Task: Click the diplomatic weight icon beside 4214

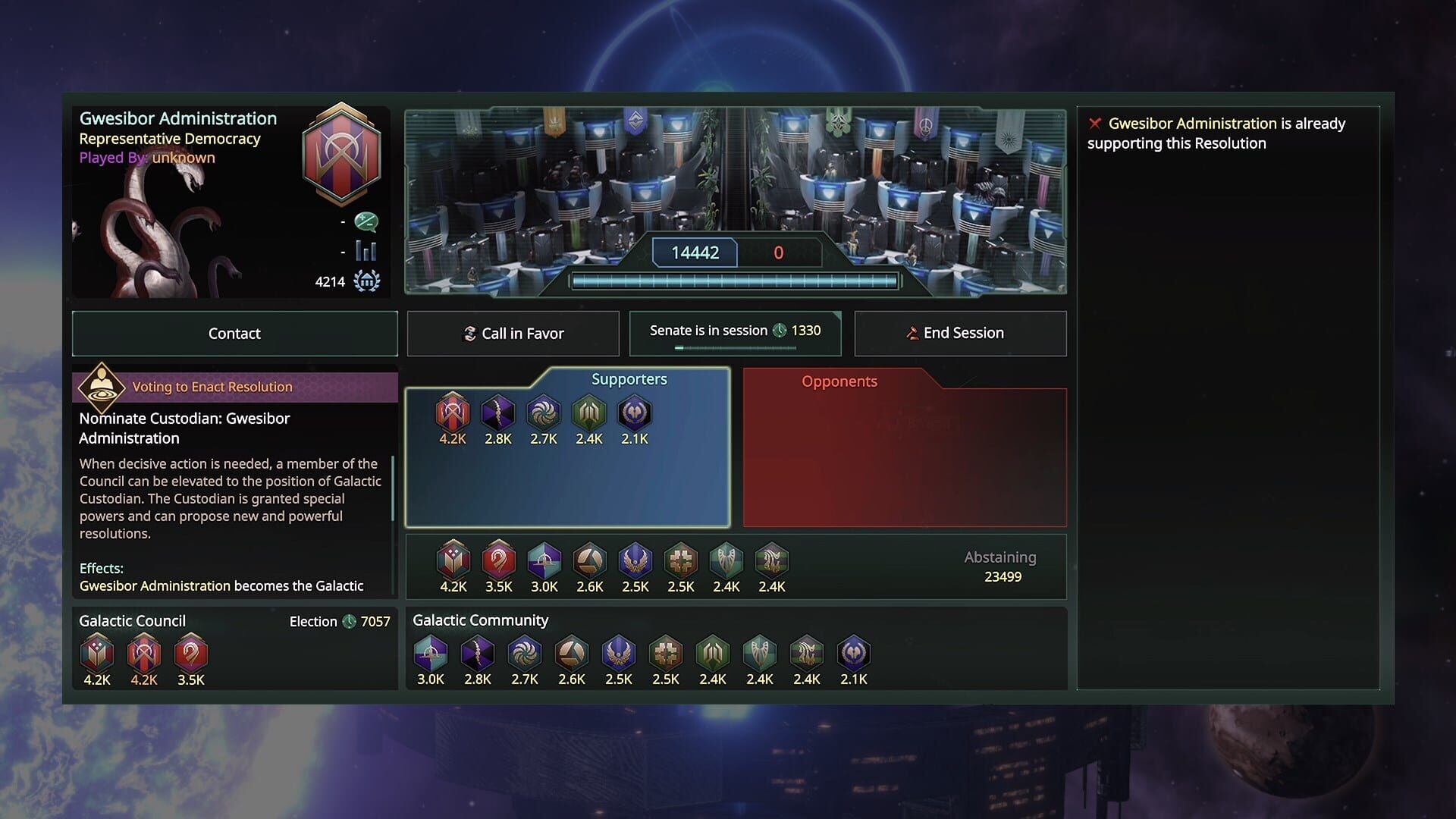Action: (x=367, y=281)
